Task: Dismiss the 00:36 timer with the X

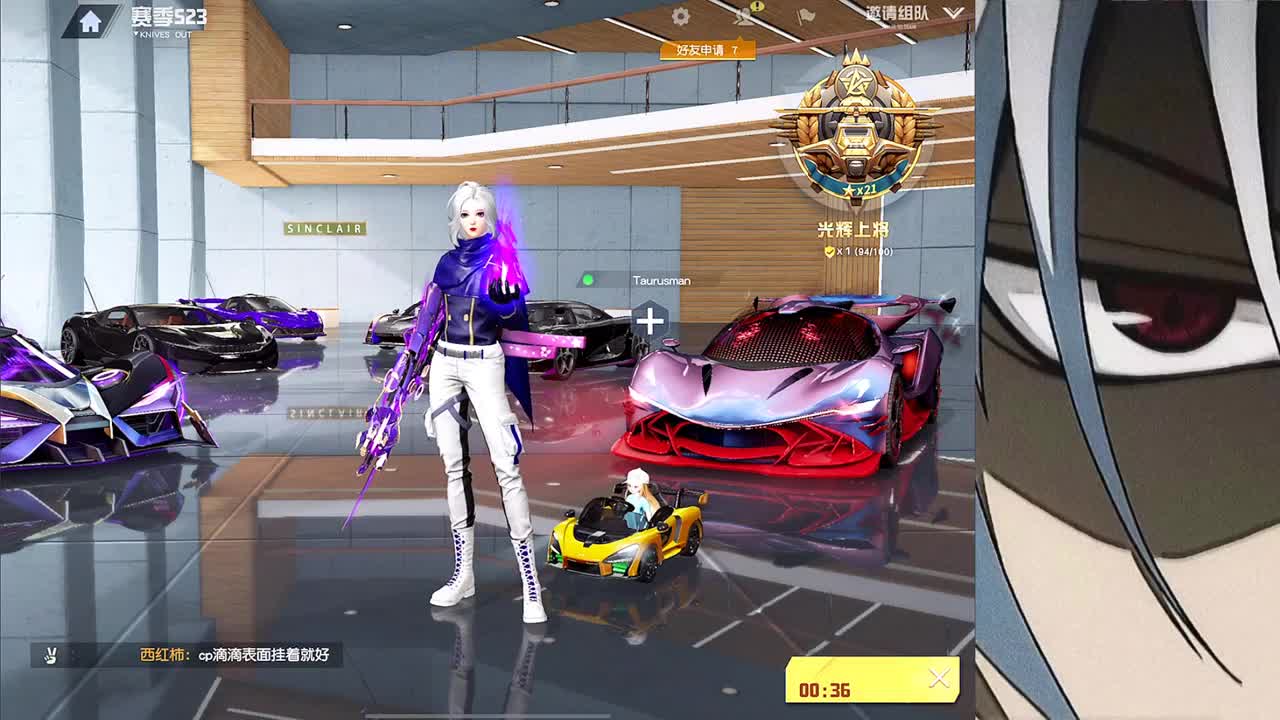Action: pyautogui.click(x=936, y=676)
